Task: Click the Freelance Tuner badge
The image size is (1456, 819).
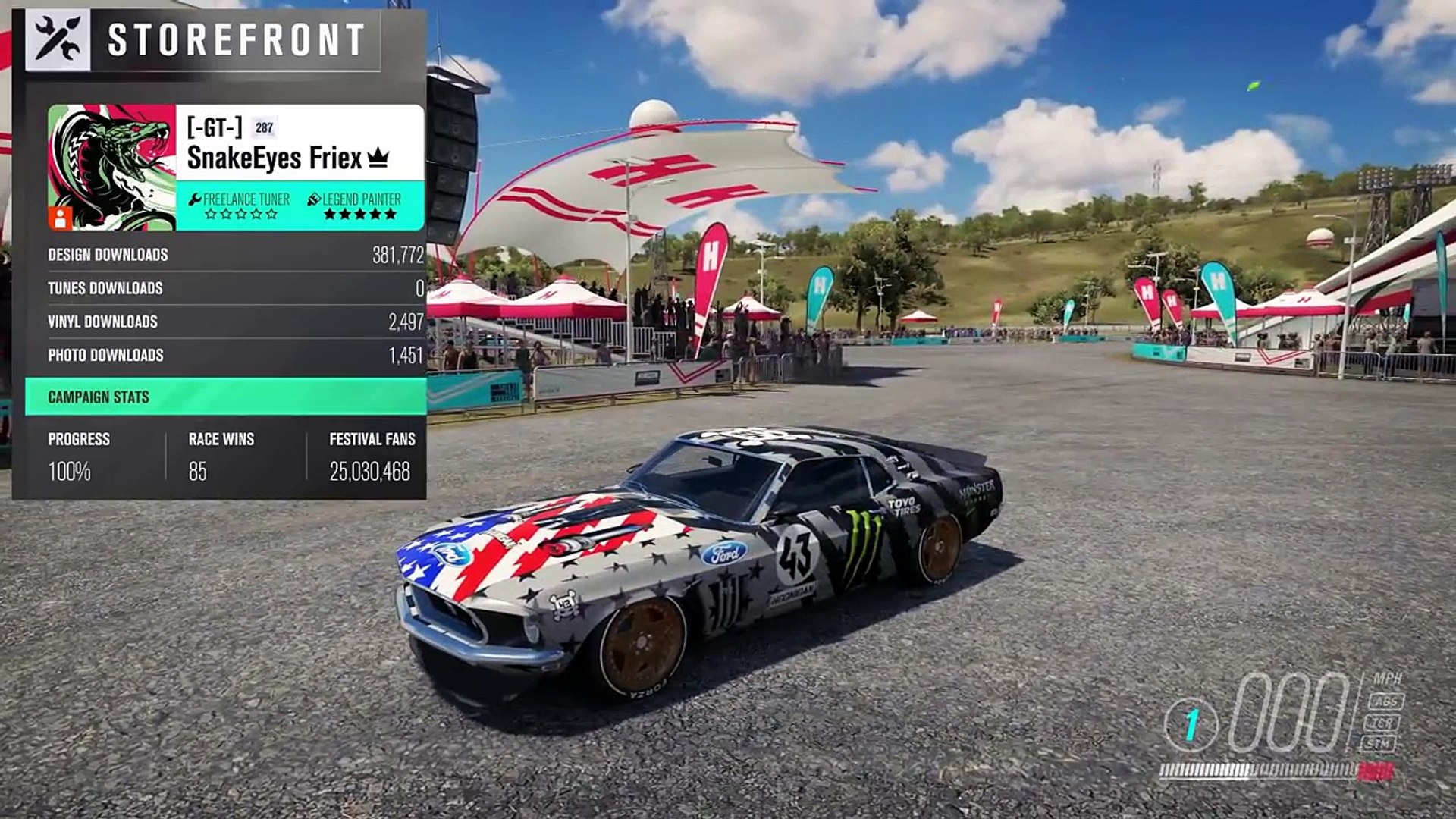Action: click(240, 206)
